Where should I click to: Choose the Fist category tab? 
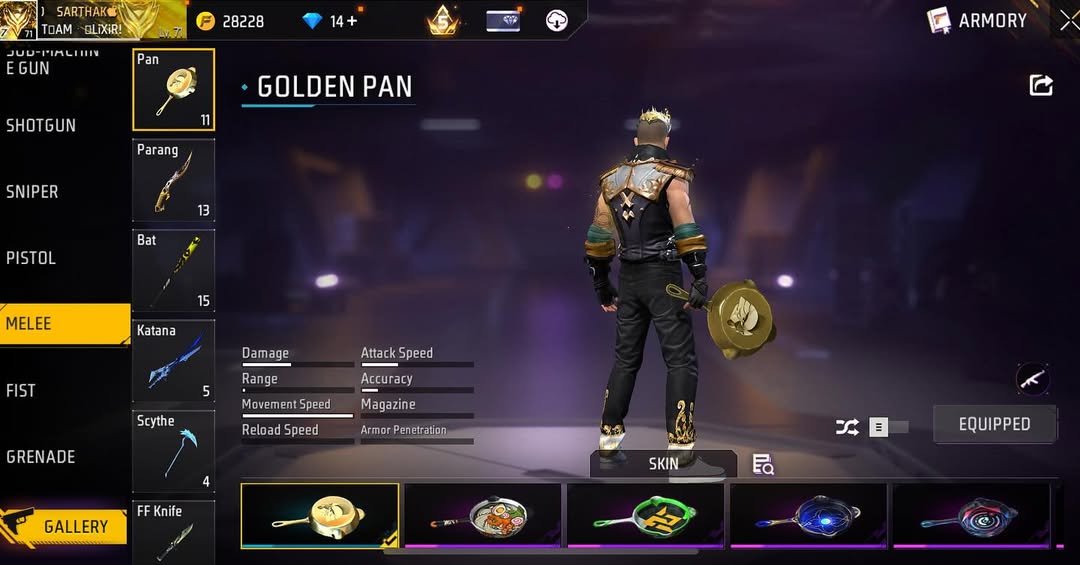(21, 391)
